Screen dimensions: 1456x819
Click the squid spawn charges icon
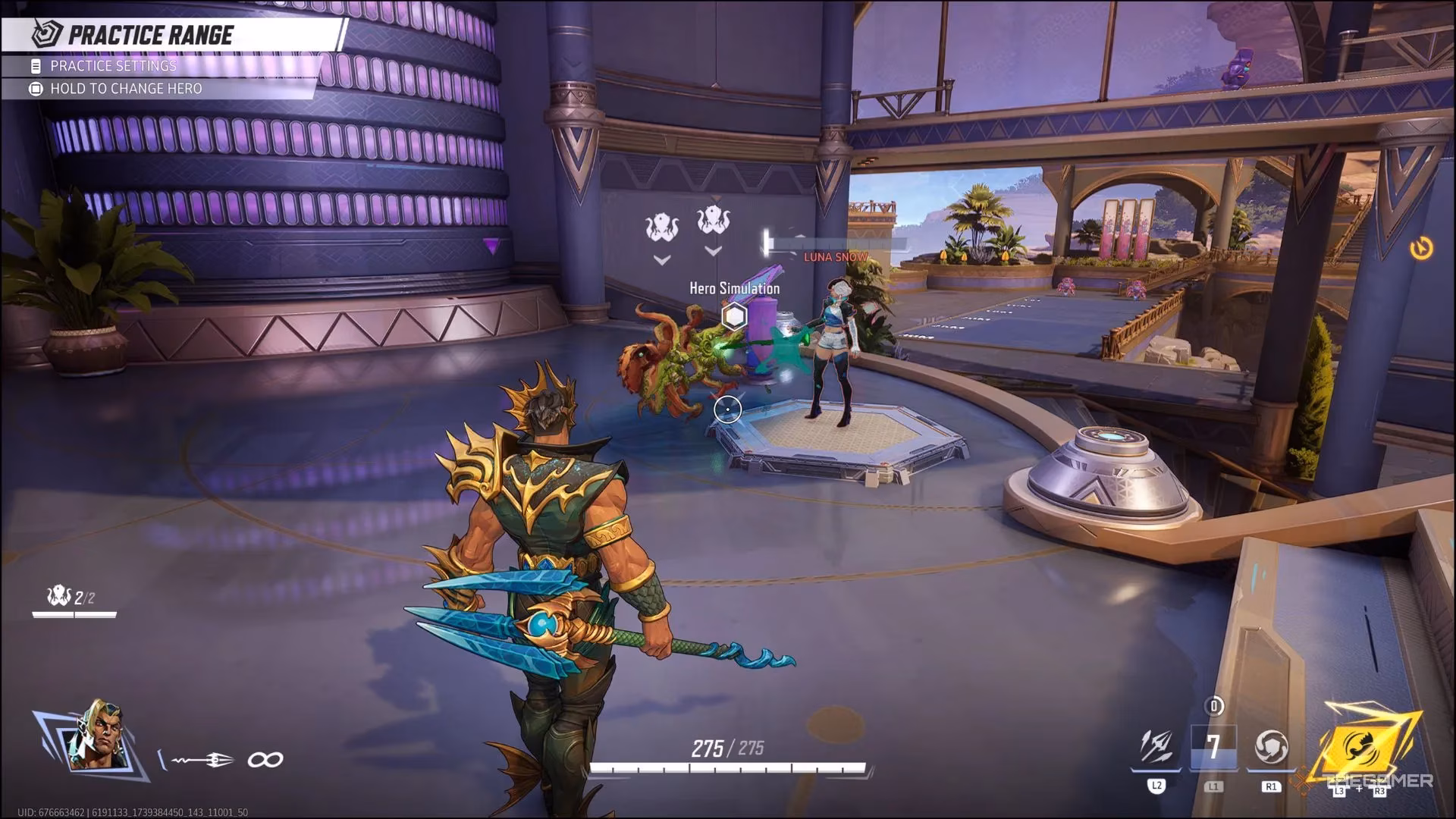[x=59, y=597]
